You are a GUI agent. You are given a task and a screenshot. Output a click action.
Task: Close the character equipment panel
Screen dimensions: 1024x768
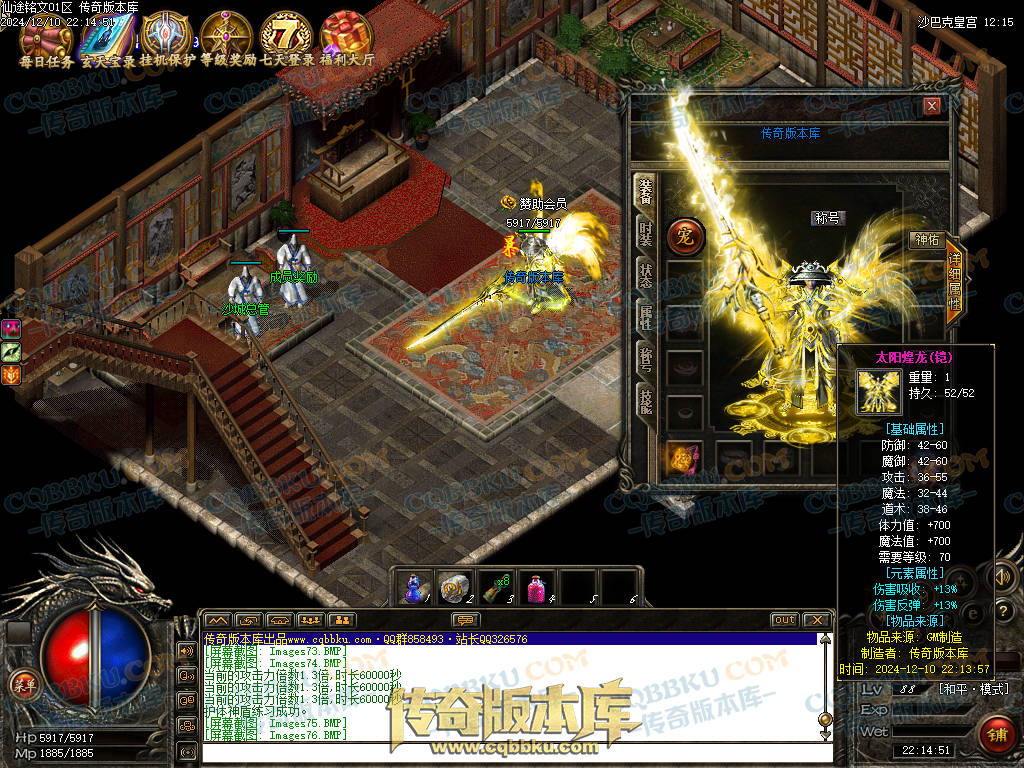pyautogui.click(x=932, y=106)
